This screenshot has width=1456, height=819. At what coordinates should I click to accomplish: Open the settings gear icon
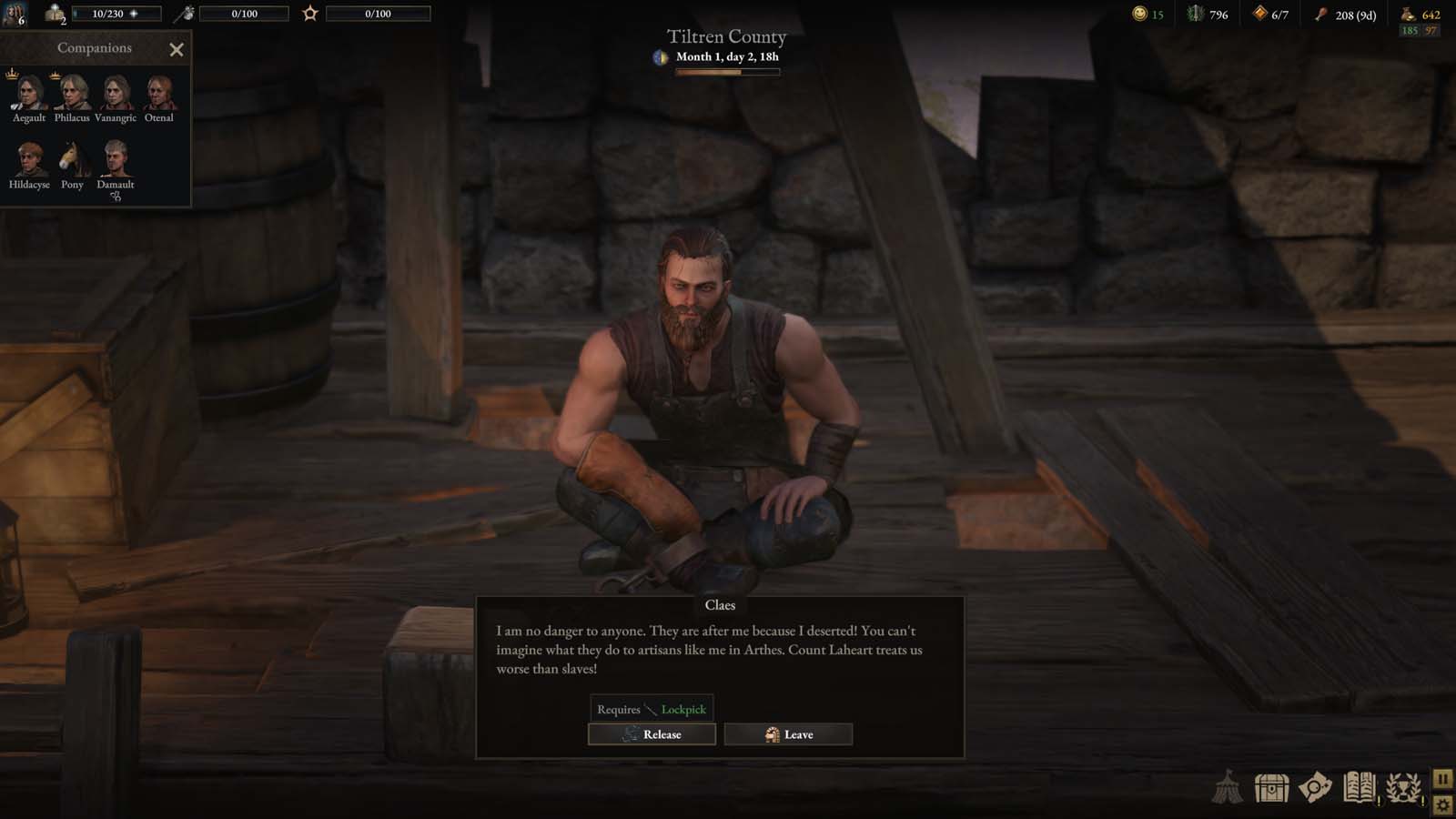pos(1441,804)
